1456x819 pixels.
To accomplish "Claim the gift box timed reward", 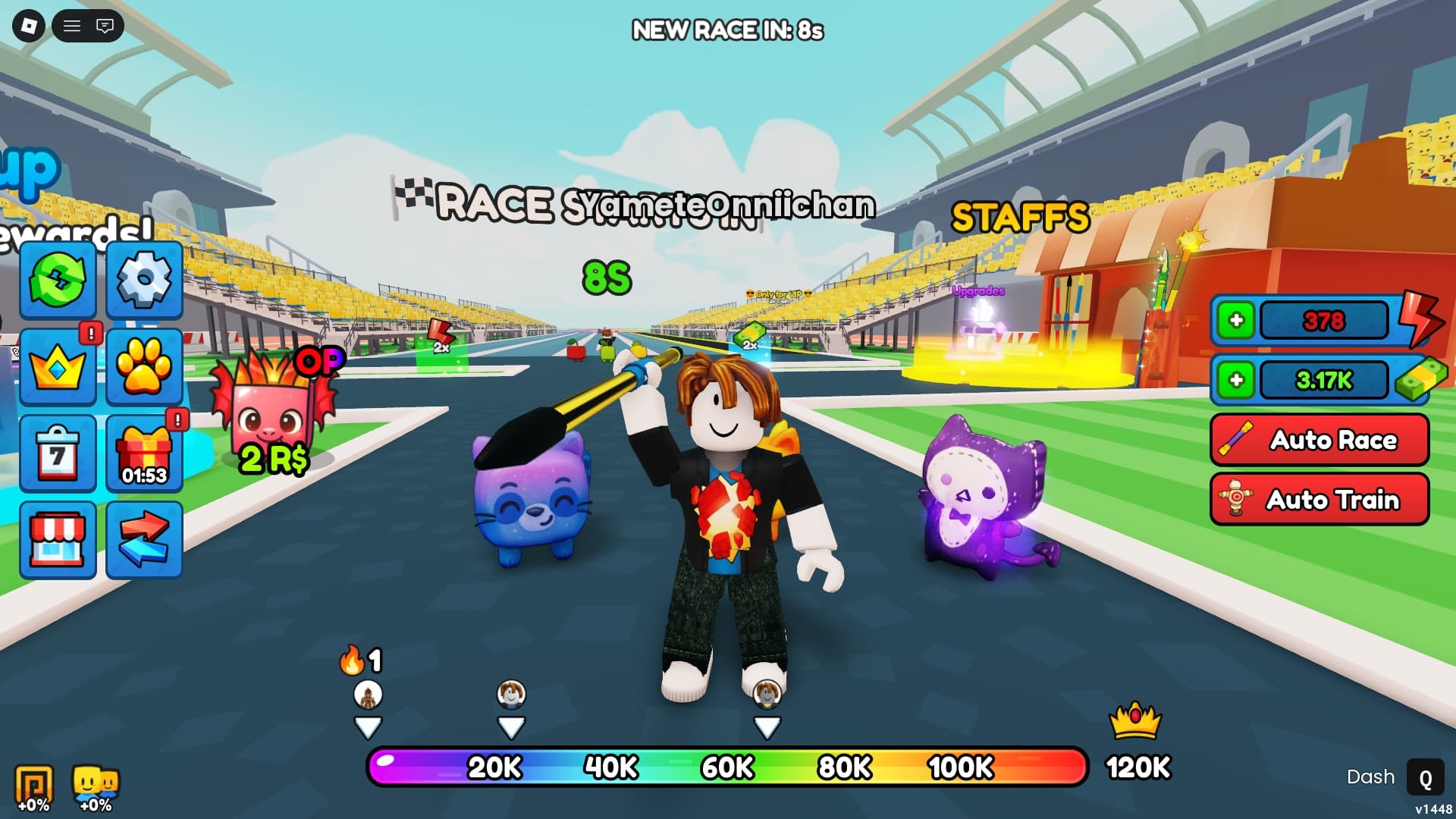I will pyautogui.click(x=144, y=453).
